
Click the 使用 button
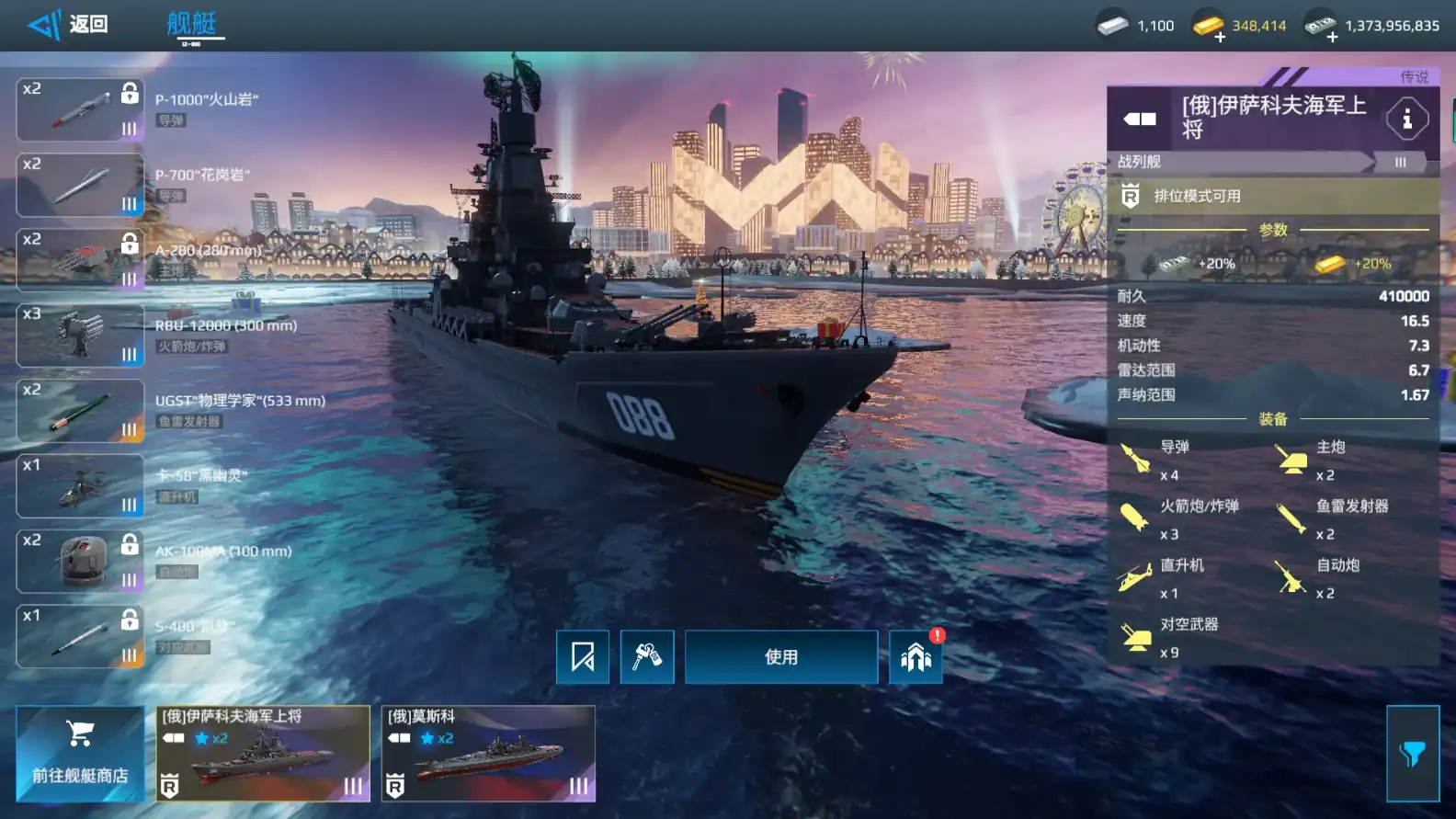(x=781, y=657)
